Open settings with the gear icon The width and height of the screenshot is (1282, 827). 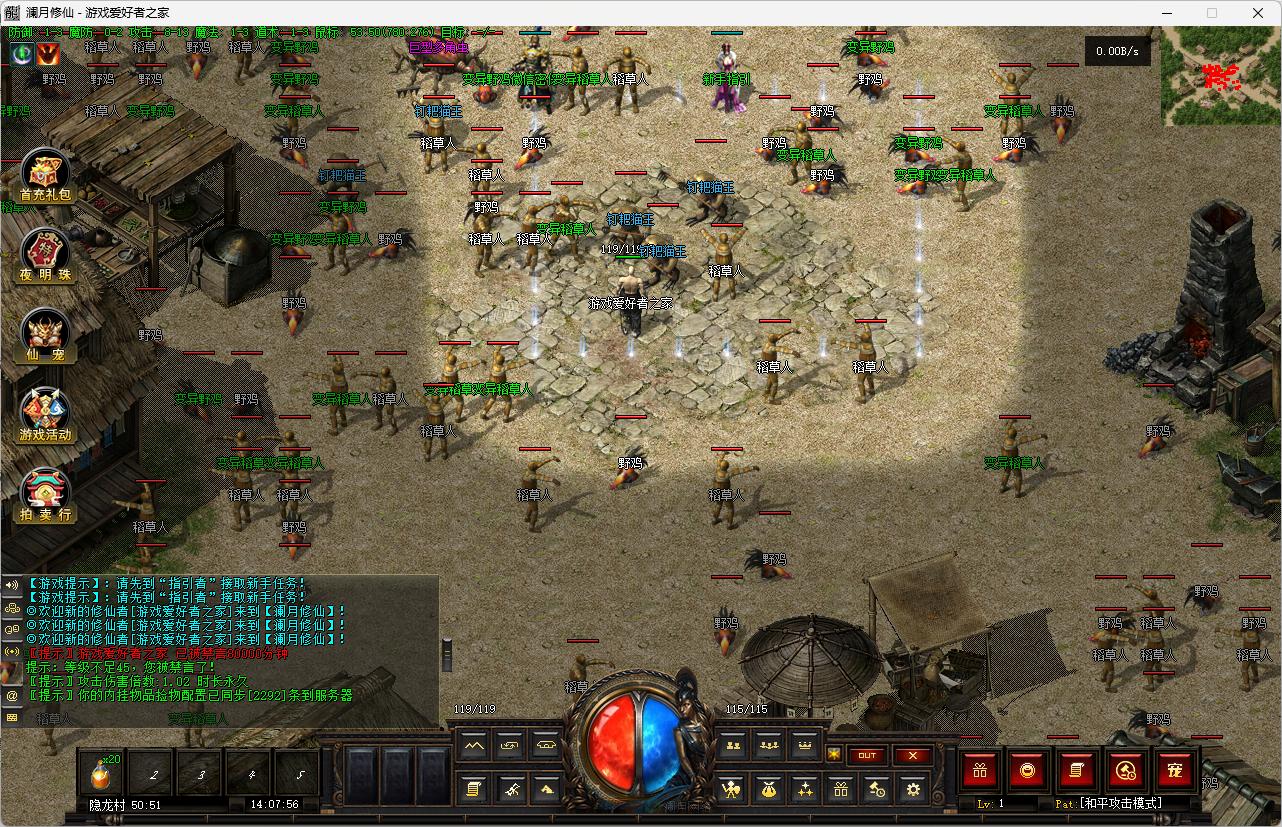coord(912,790)
